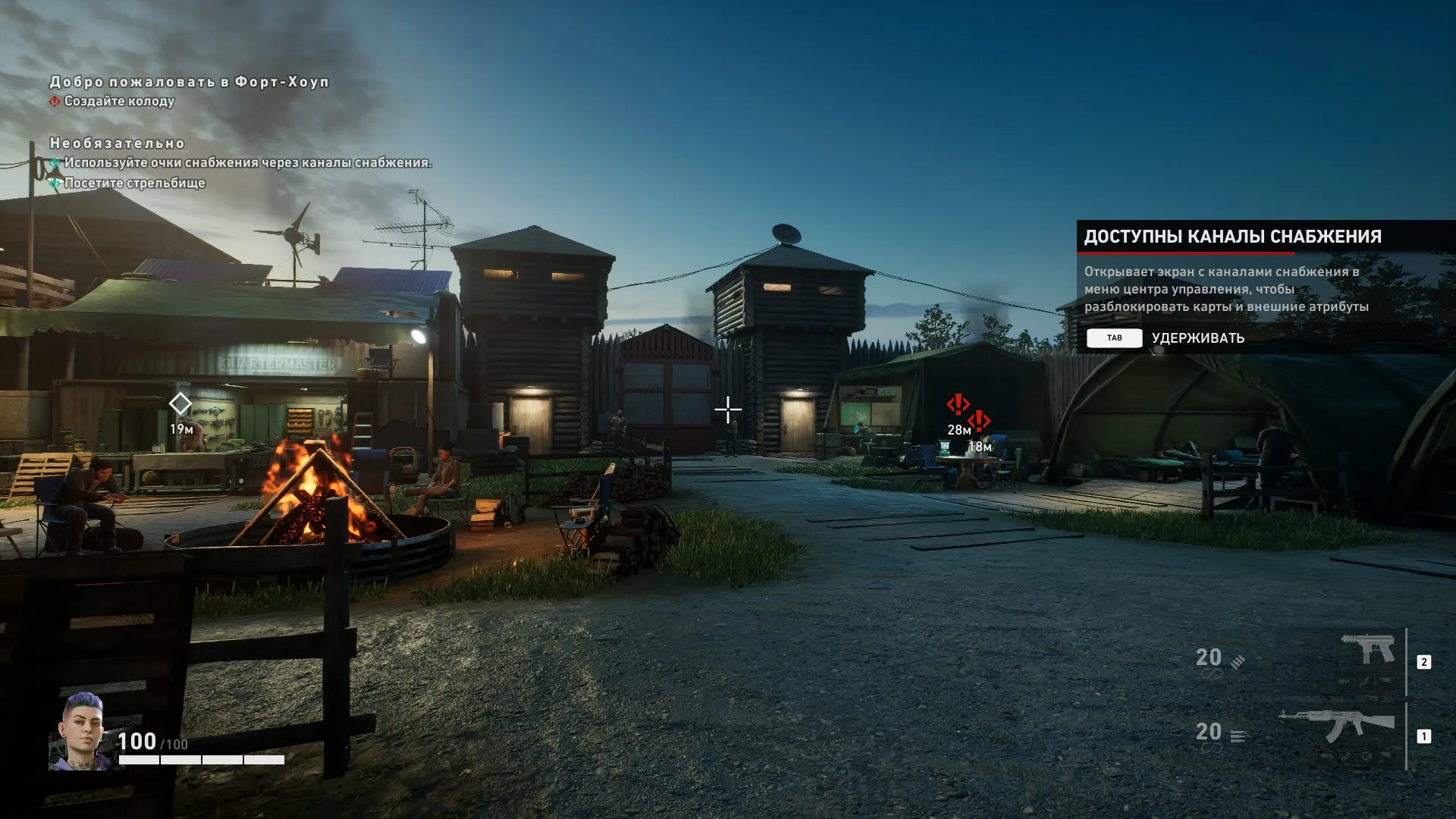
Task: Click the red exclamation marker at 28м
Action: (x=958, y=404)
